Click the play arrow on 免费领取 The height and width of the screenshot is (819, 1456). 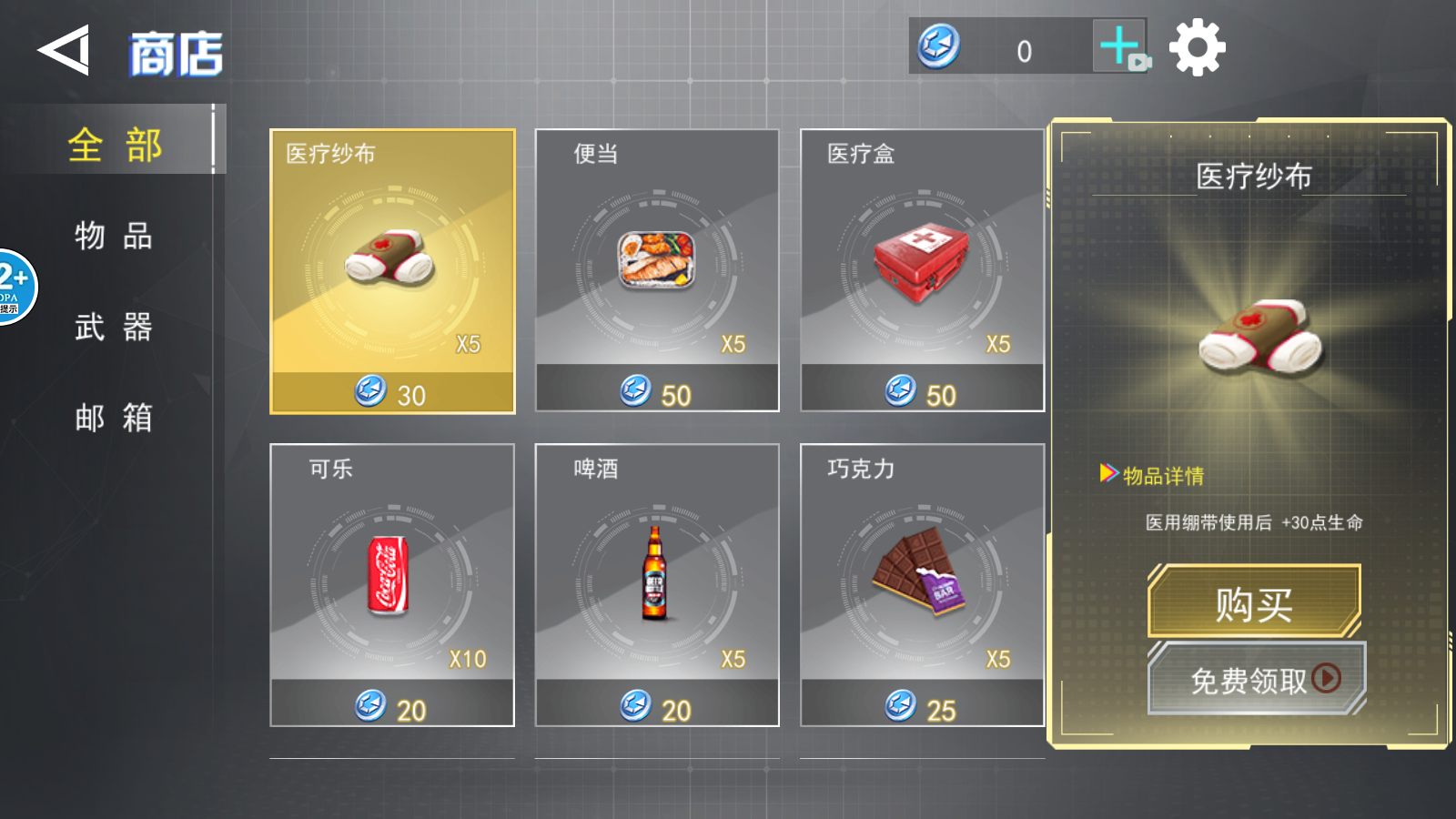(x=1327, y=679)
